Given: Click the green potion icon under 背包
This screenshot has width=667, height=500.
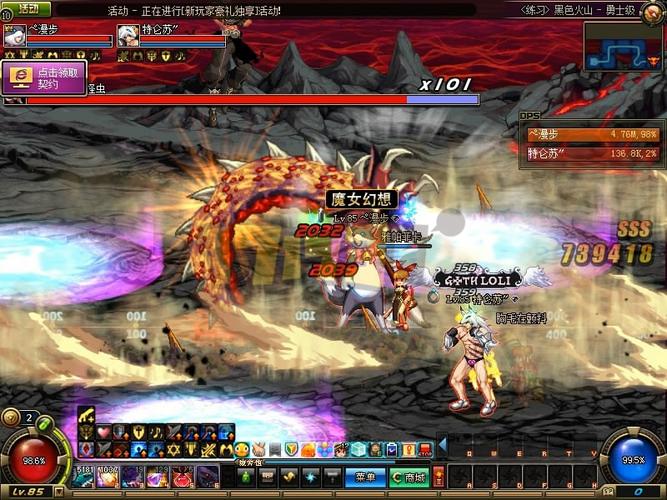Looking at the screenshot, I should (246, 478).
